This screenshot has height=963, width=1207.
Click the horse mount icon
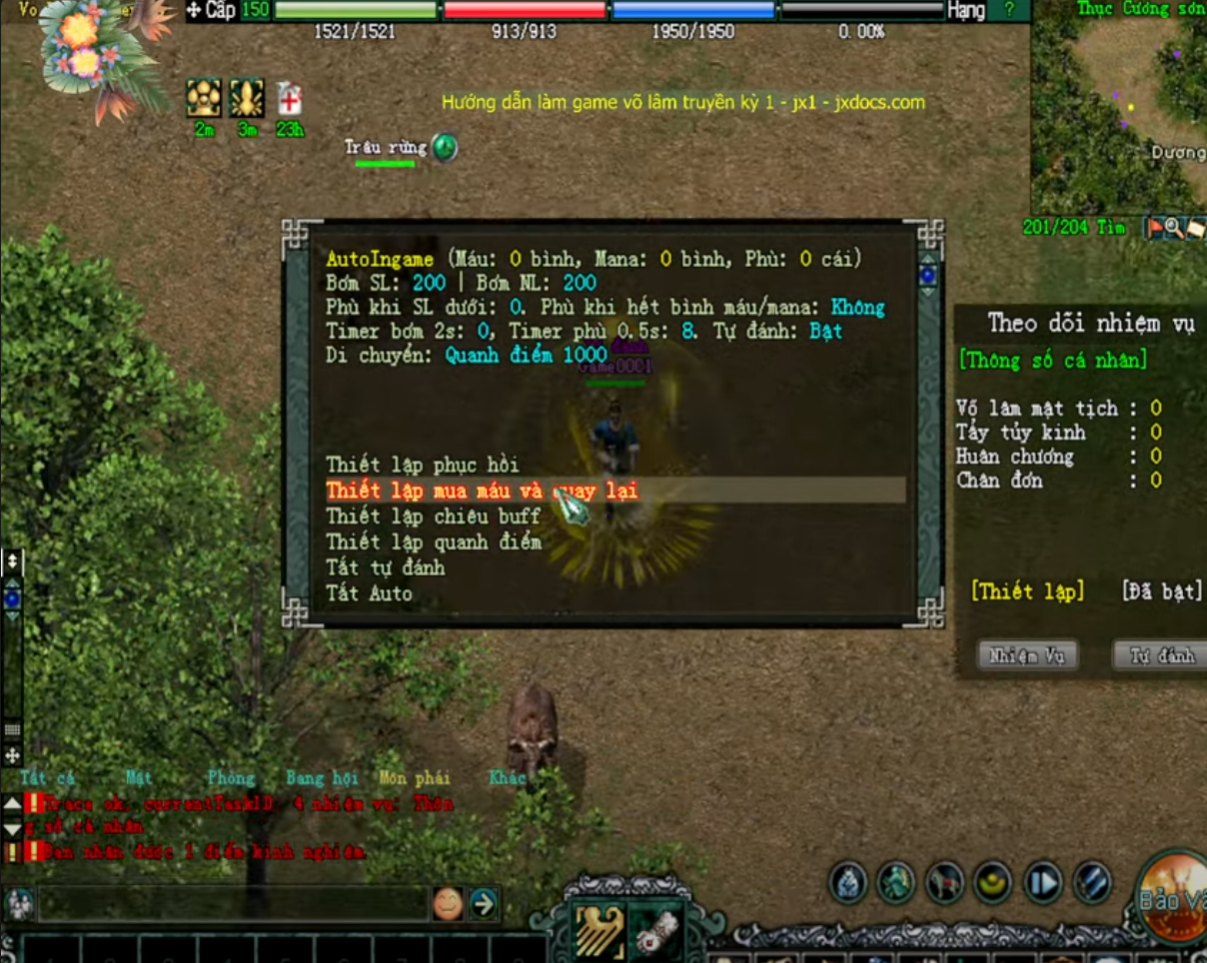point(944,883)
